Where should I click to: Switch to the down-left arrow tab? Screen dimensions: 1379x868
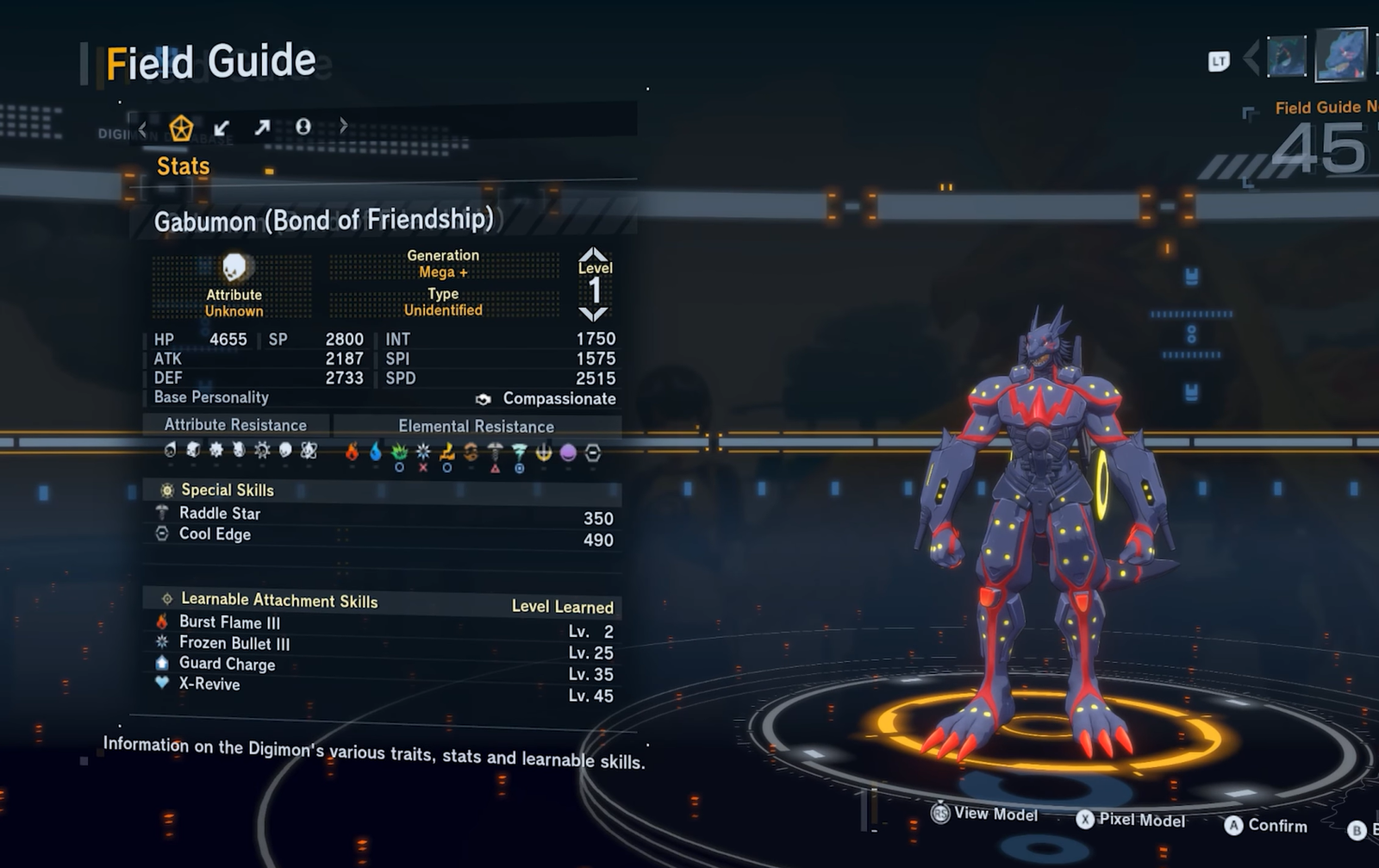click(x=222, y=128)
